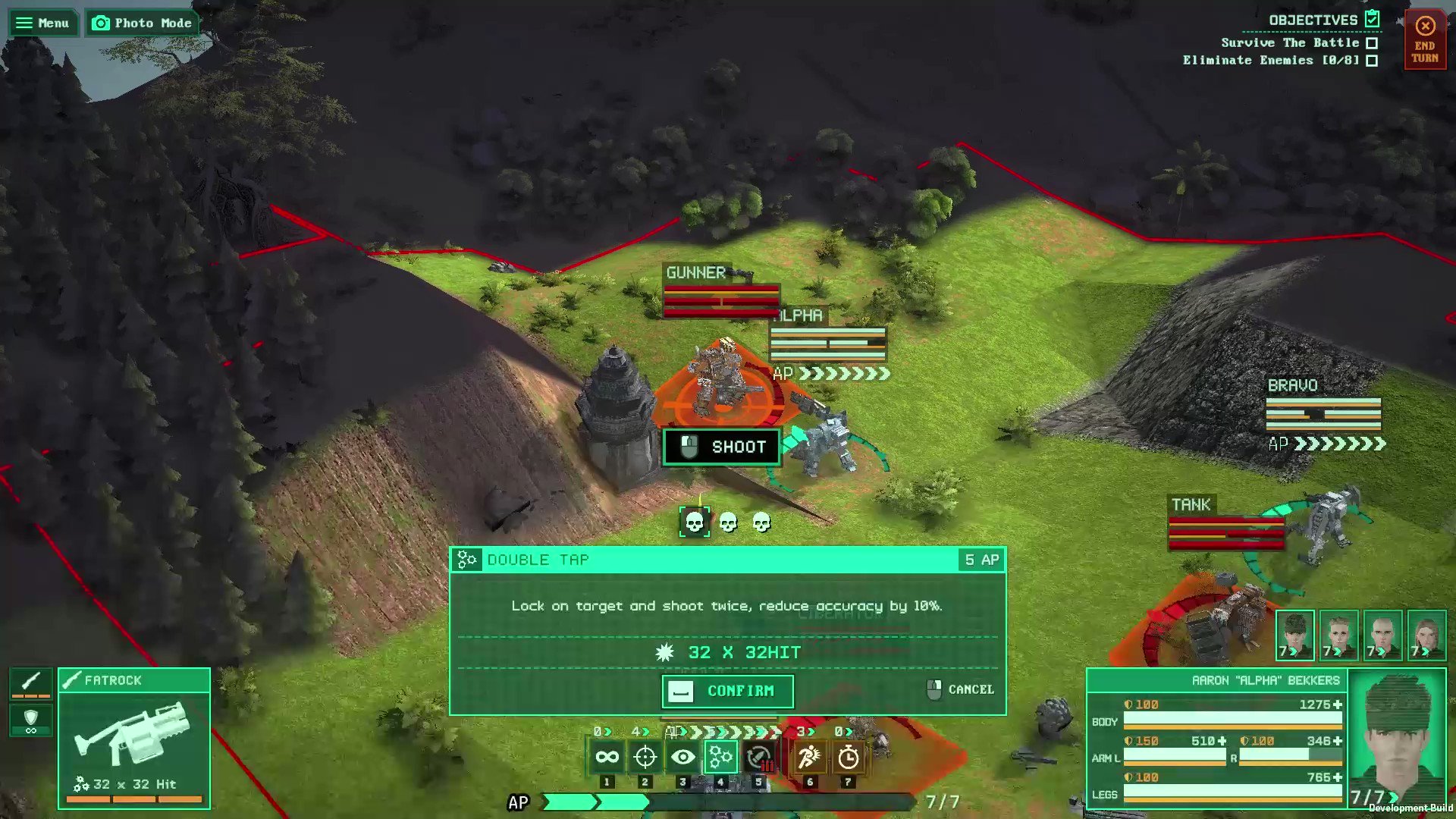Click the reload ammo ability in slot 5
The width and height of the screenshot is (1456, 819).
tap(760, 756)
